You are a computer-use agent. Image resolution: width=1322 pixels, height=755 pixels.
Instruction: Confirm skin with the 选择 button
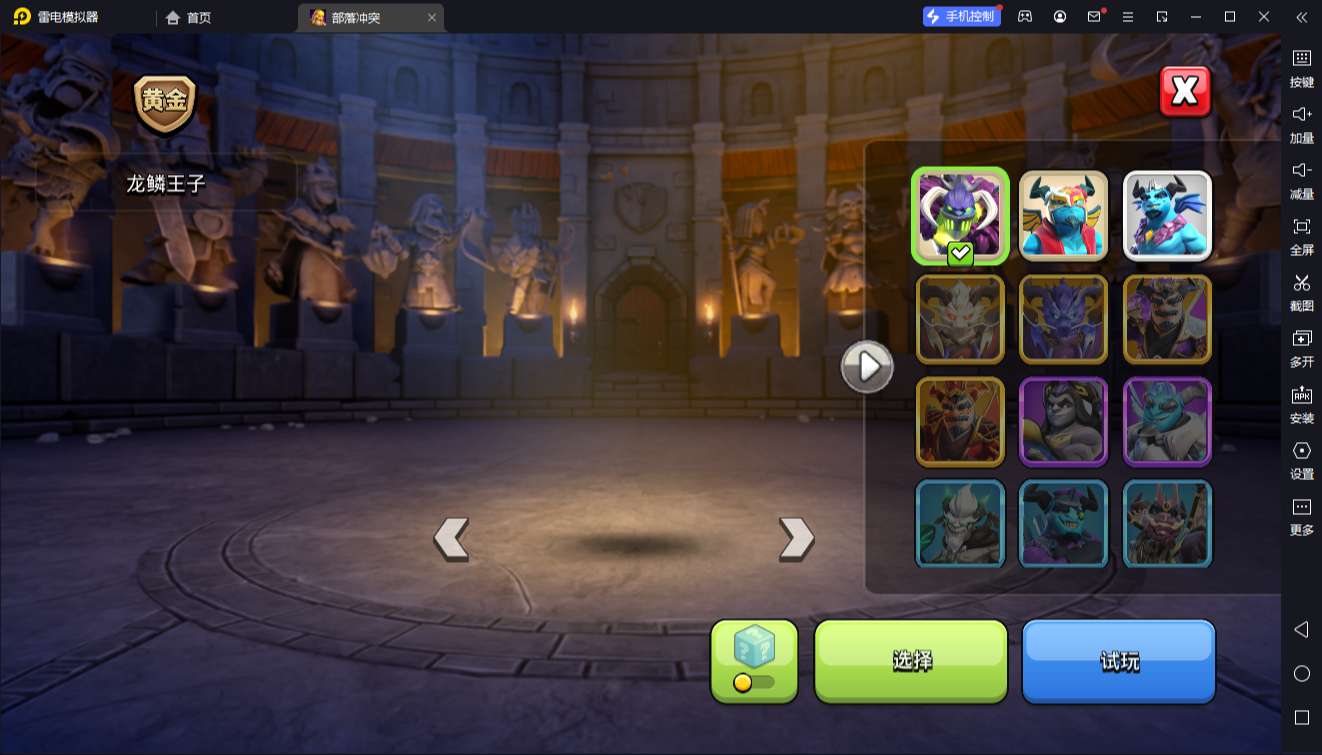911,660
